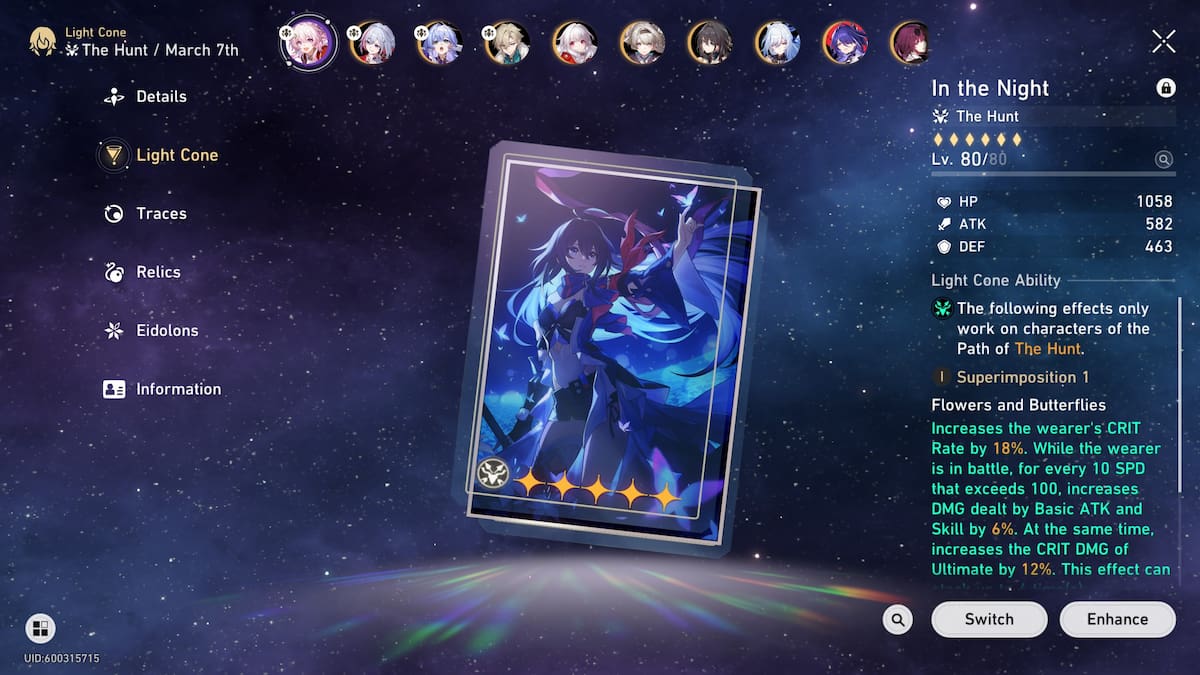Click the magnifier button left of Switch
This screenshot has height=675, width=1200.
898,620
